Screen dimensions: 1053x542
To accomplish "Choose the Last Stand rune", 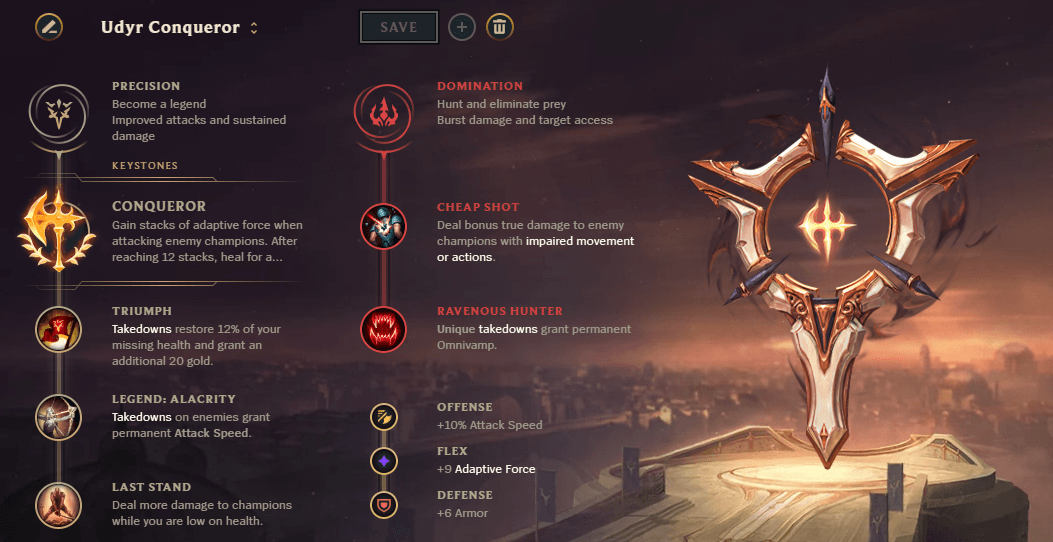I will 58,505.
